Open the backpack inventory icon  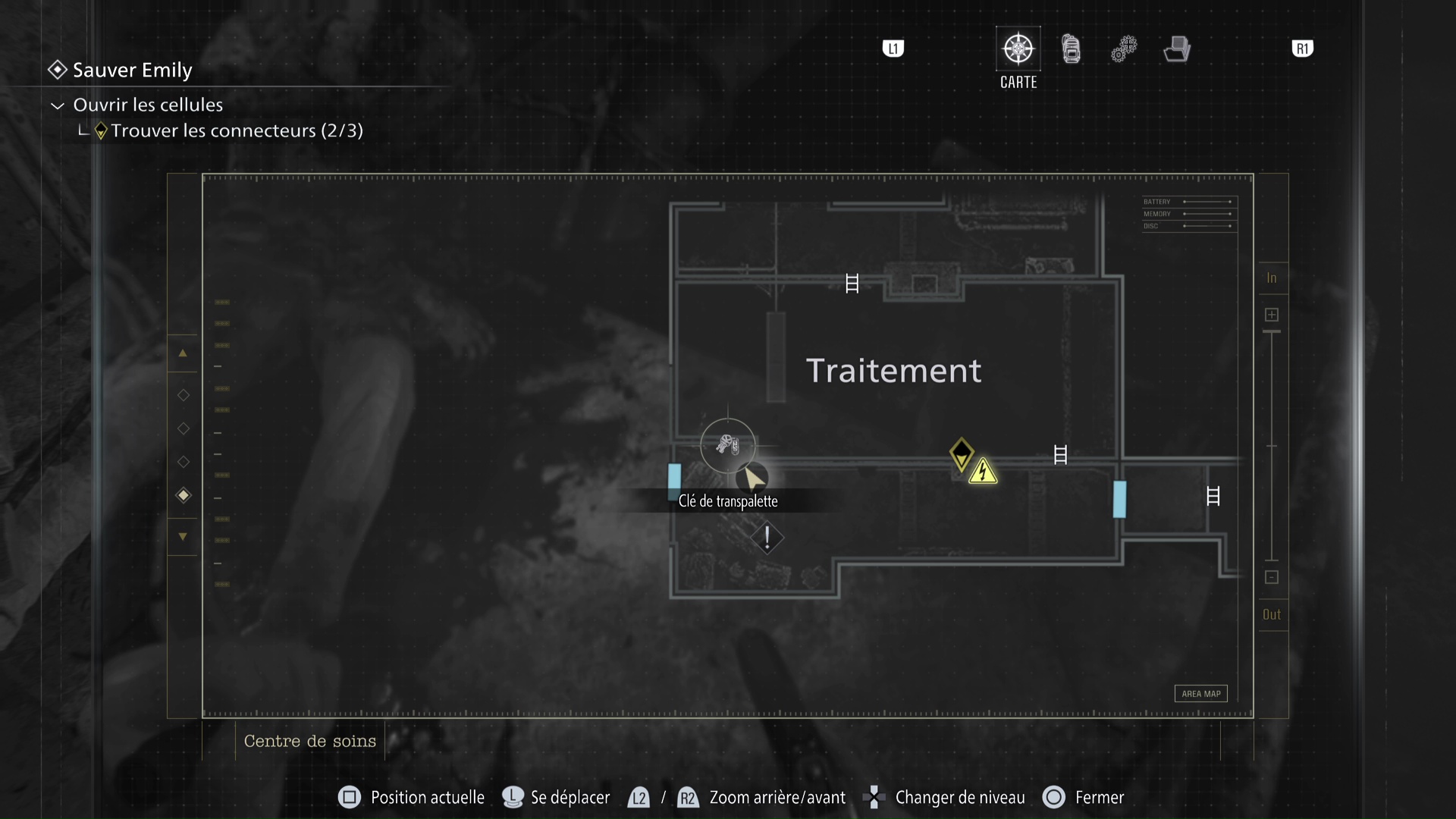coord(1071,49)
